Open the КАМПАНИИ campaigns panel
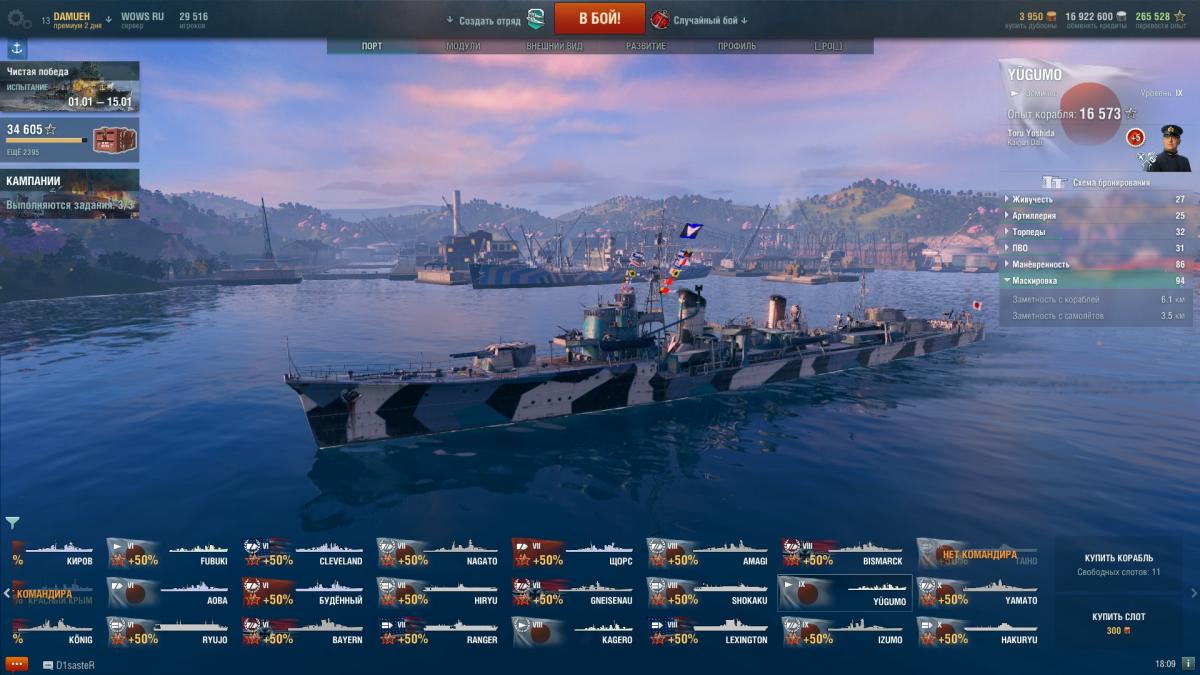Screen dimensions: 1200x675 (x=70, y=193)
